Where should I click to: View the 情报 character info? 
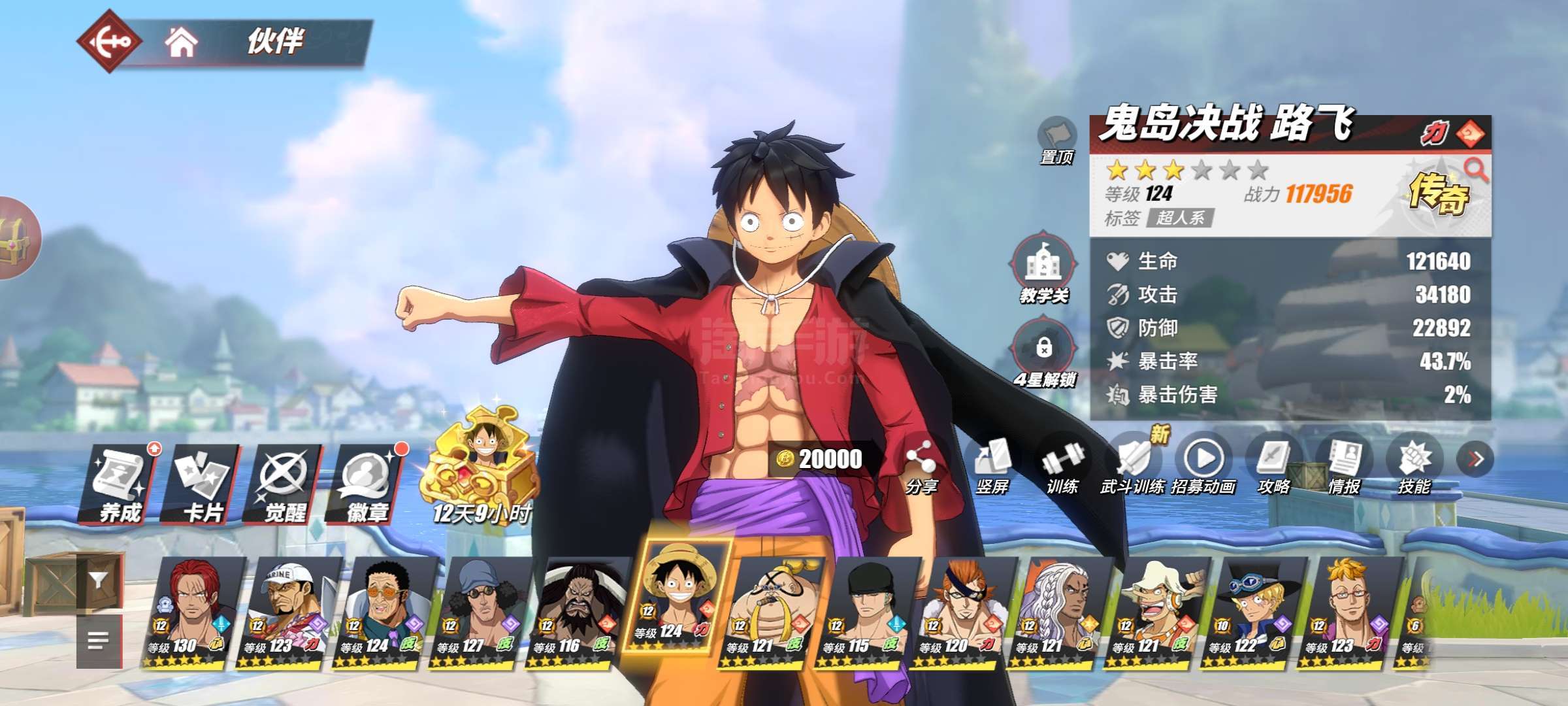[x=1344, y=465]
